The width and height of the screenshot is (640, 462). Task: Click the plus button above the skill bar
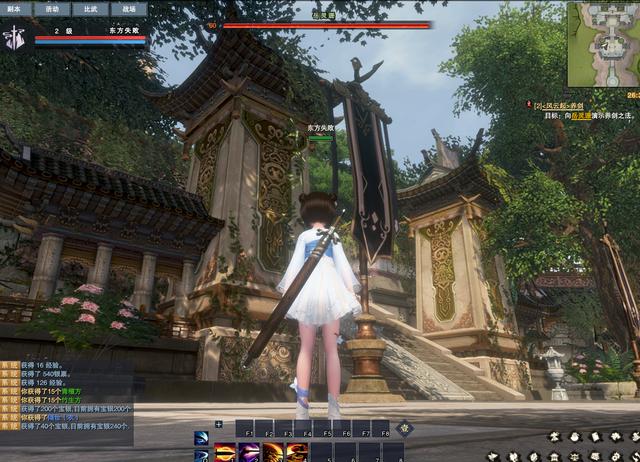coord(219,424)
